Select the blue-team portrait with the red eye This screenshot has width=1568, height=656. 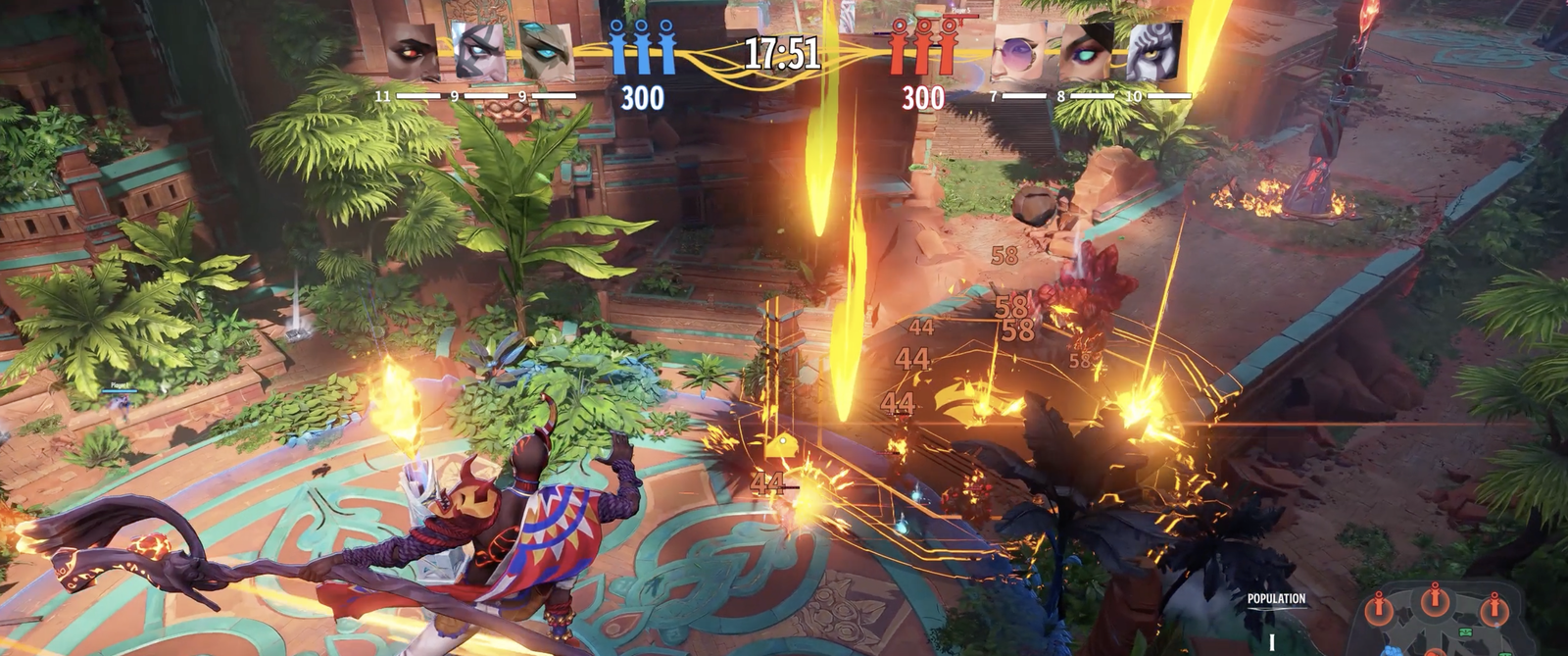[411, 50]
